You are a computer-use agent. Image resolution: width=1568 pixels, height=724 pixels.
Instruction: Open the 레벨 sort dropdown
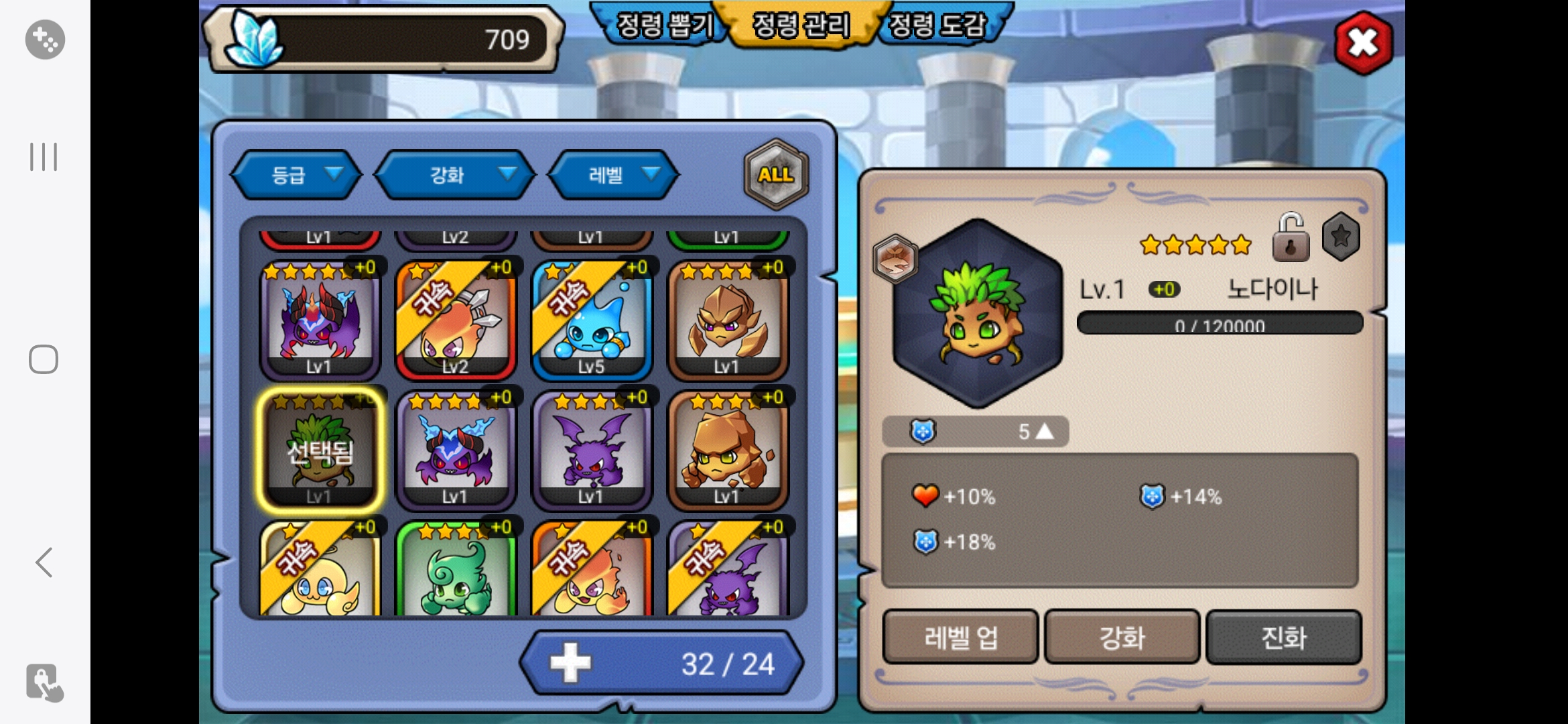click(x=614, y=175)
